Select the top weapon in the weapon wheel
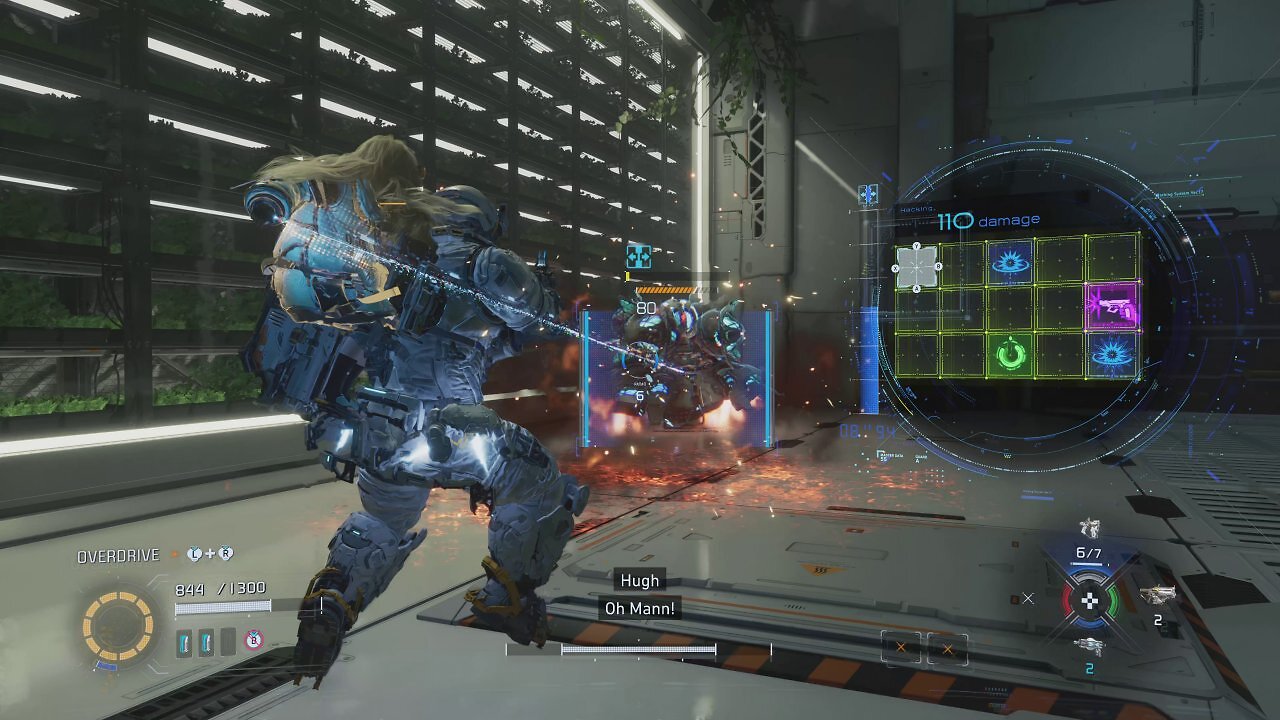Screen dimensions: 1280x720 pyautogui.click(x=1089, y=528)
